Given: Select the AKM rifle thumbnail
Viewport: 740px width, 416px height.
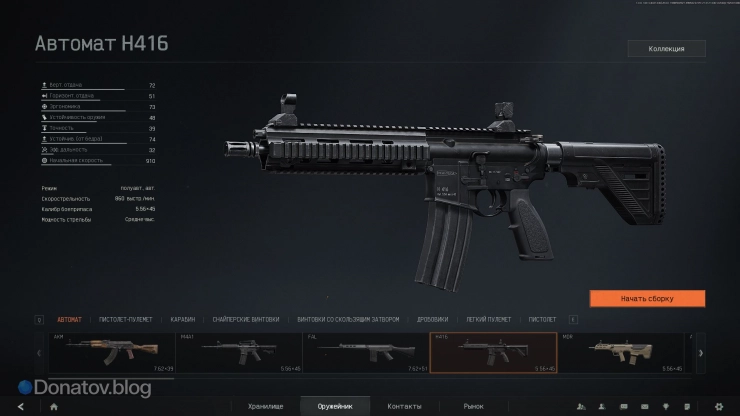Looking at the screenshot, I should [111, 352].
